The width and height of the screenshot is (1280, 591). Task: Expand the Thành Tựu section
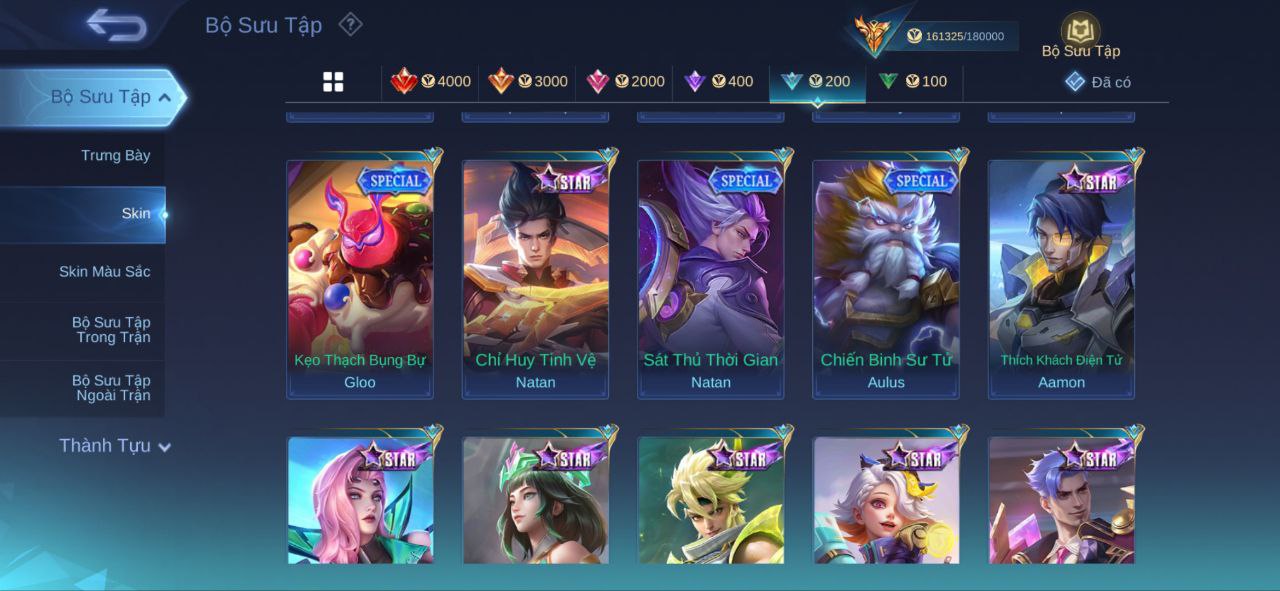point(114,446)
